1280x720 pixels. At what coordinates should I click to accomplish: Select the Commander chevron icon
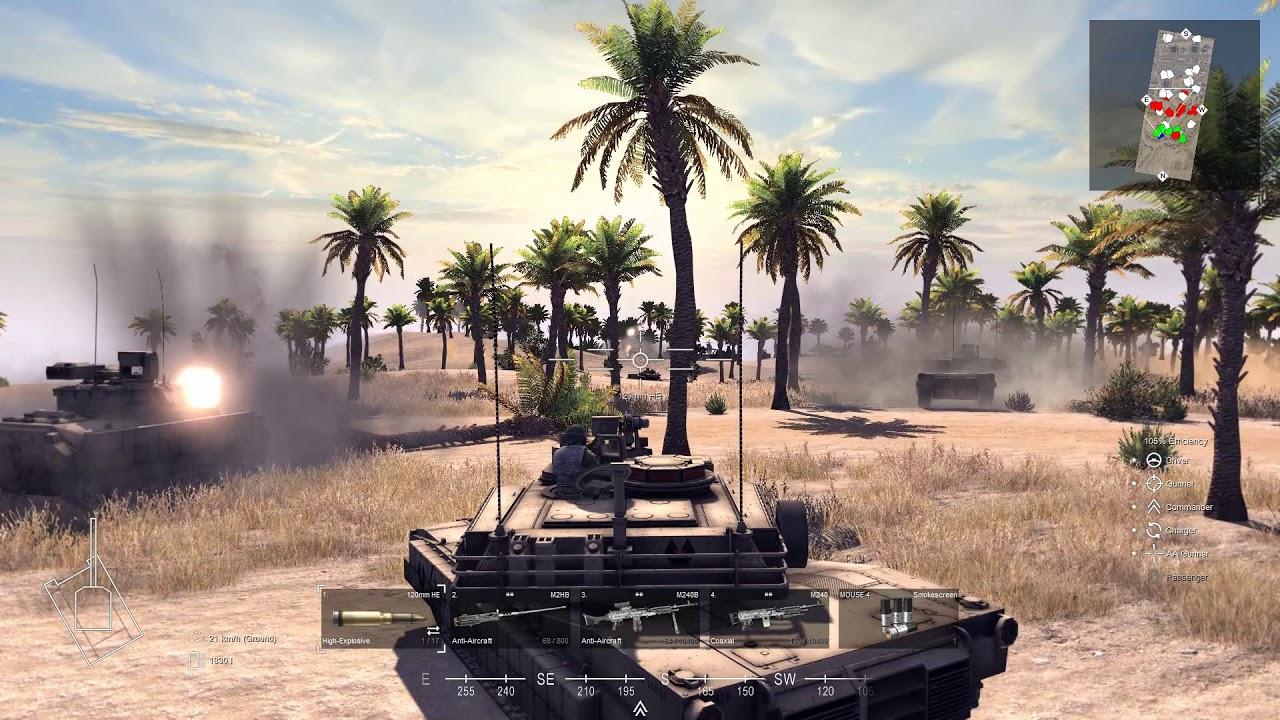(1153, 507)
